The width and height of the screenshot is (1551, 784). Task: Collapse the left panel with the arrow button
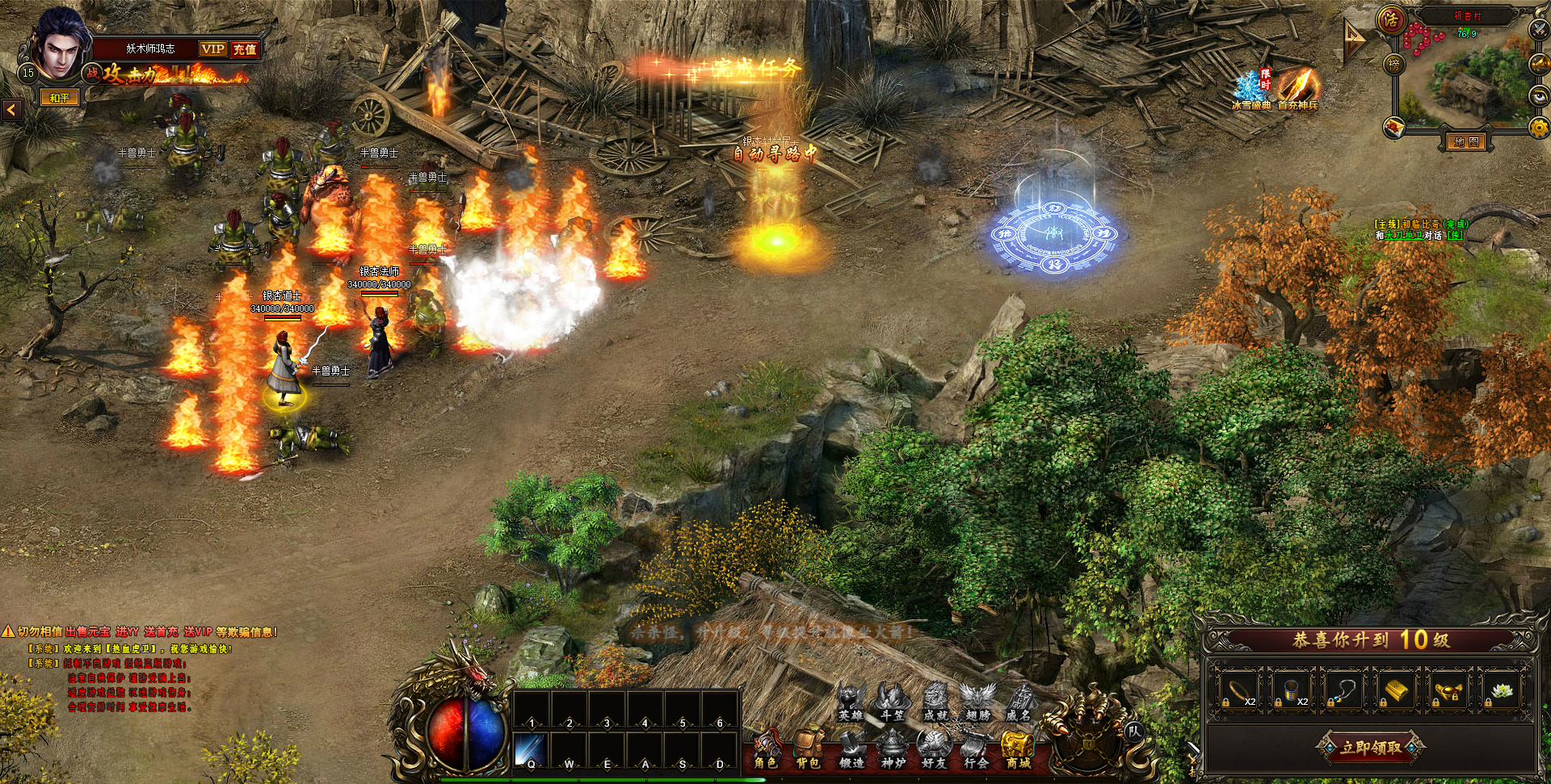[12, 110]
